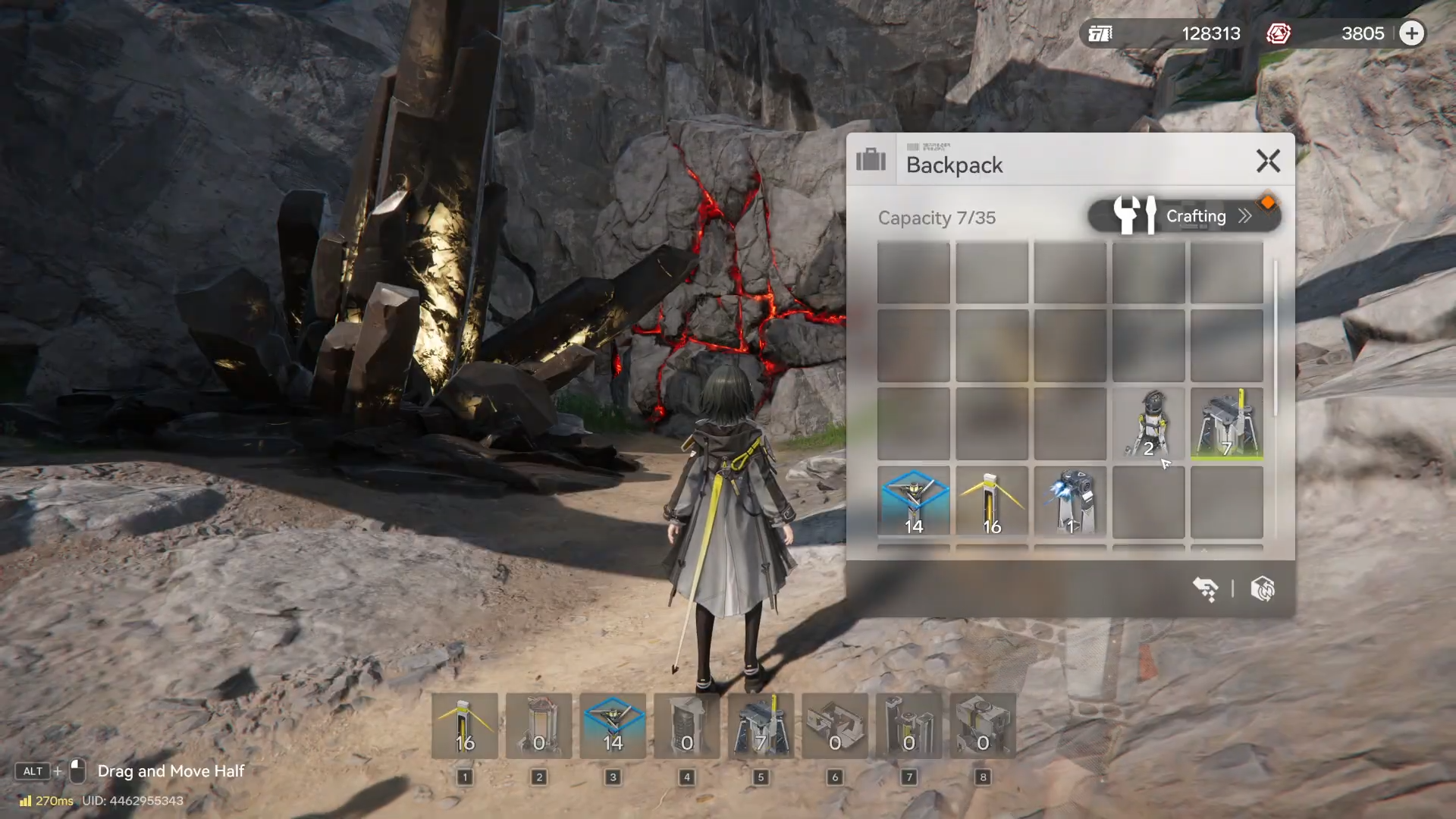The width and height of the screenshot is (1456, 819).
Task: Choose hotbar slot 4
Action: pyautogui.click(x=687, y=726)
